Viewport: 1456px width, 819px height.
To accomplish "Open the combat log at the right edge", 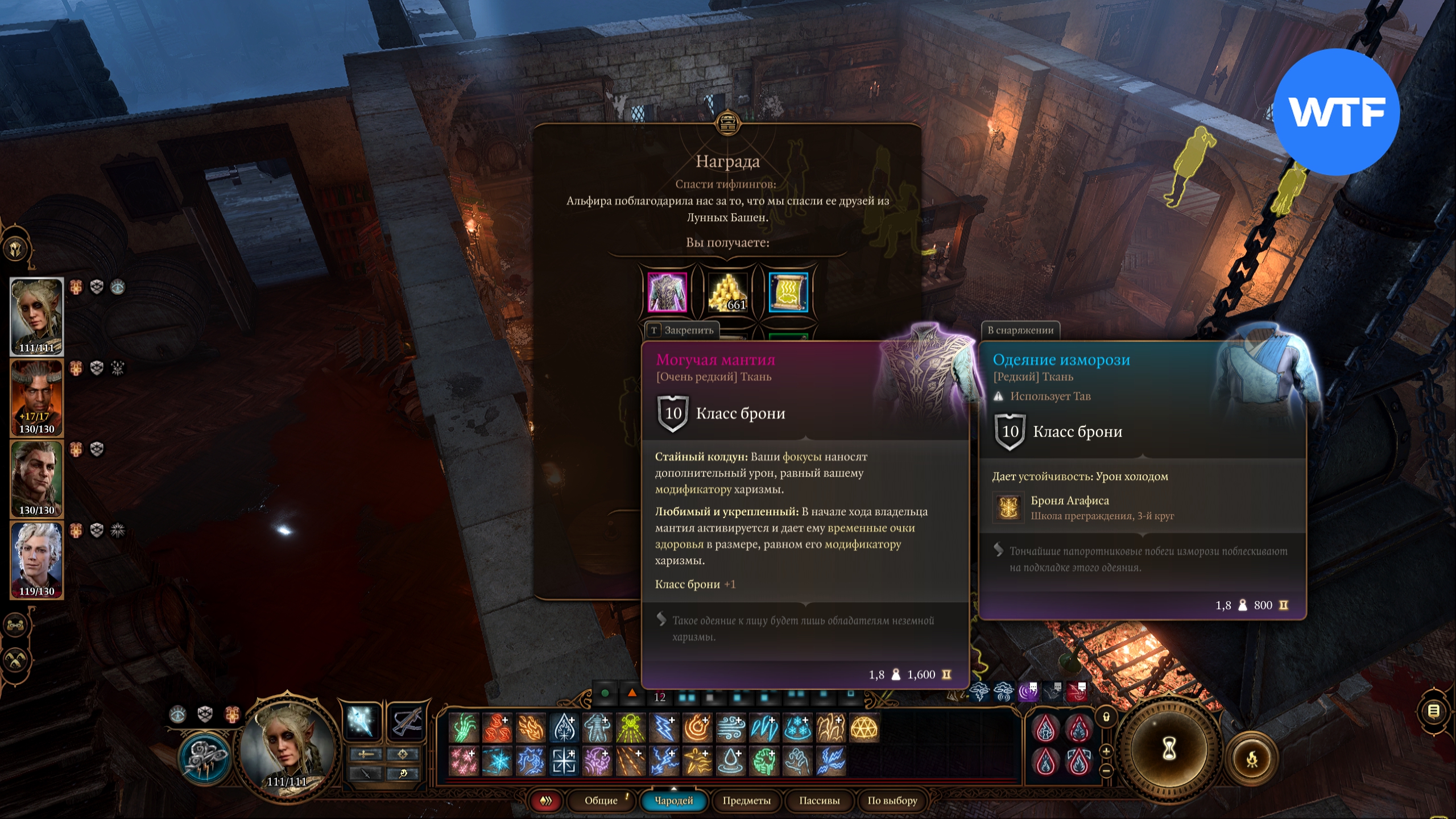I will coord(1434,711).
